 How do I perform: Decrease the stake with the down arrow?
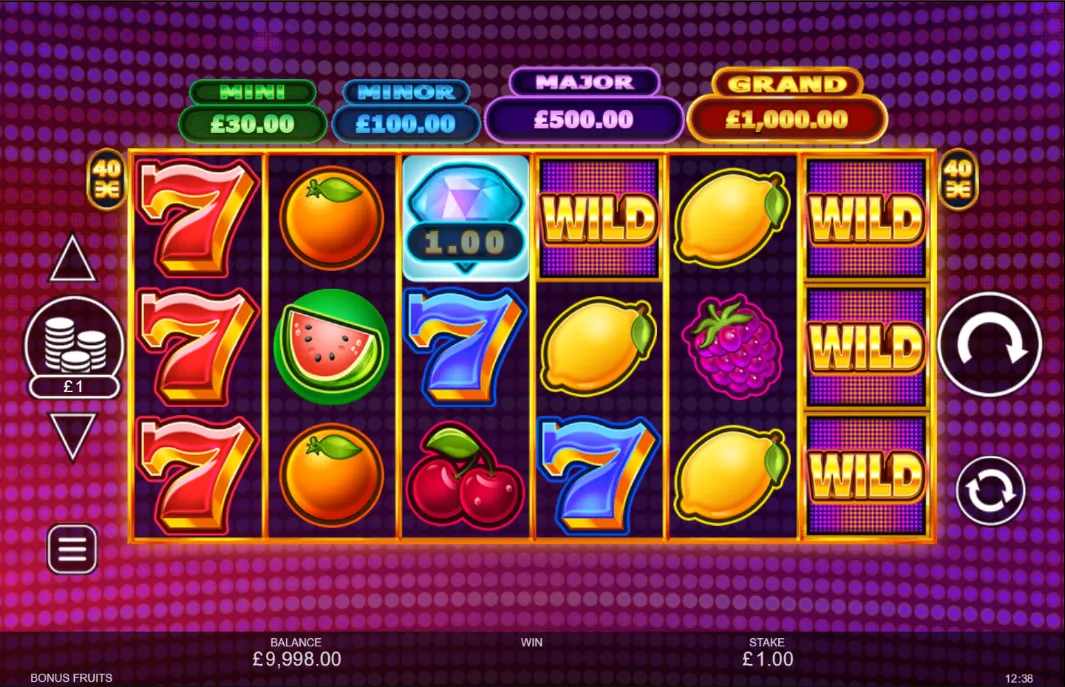click(73, 435)
